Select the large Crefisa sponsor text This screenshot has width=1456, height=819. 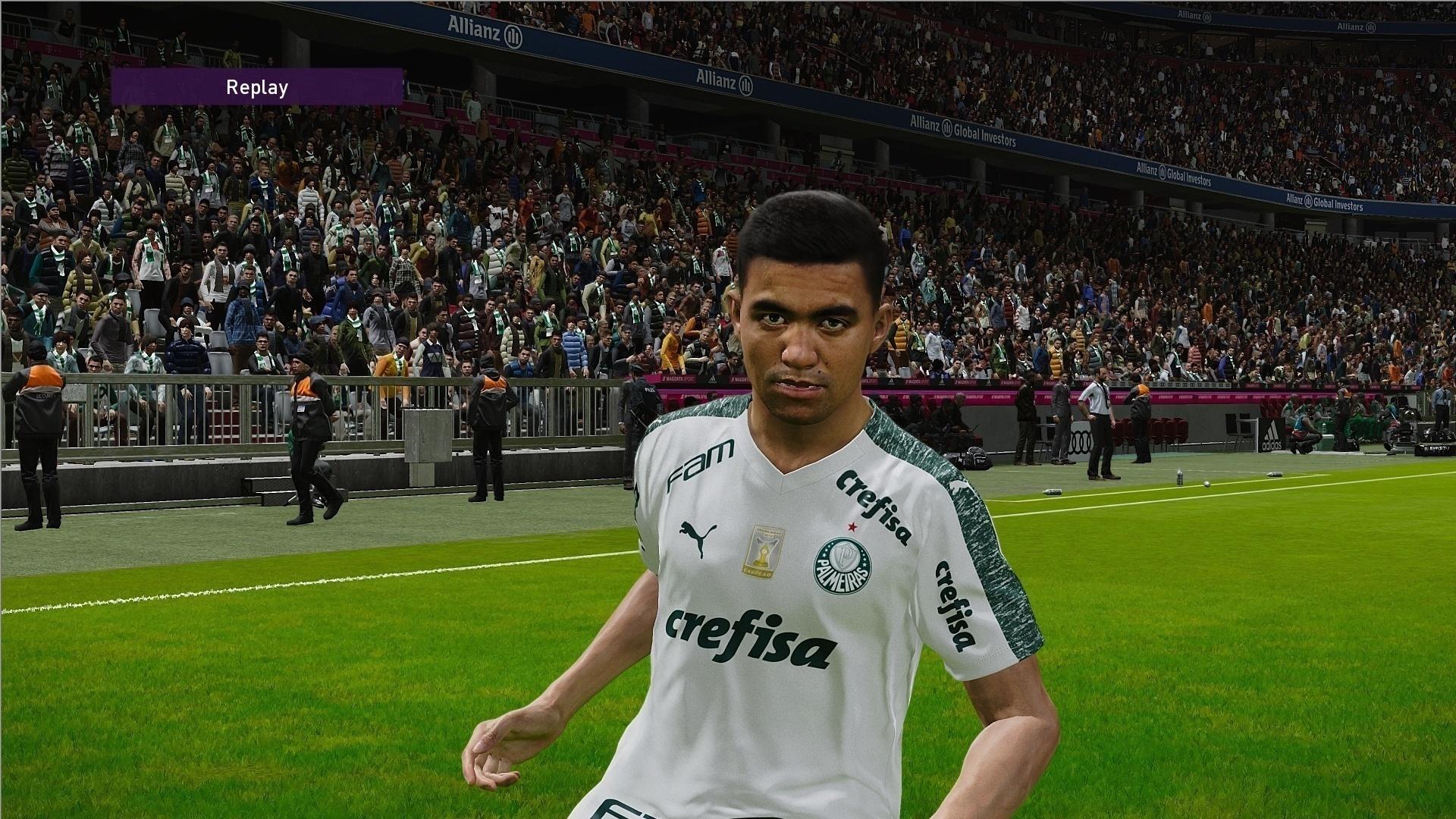coord(753,637)
